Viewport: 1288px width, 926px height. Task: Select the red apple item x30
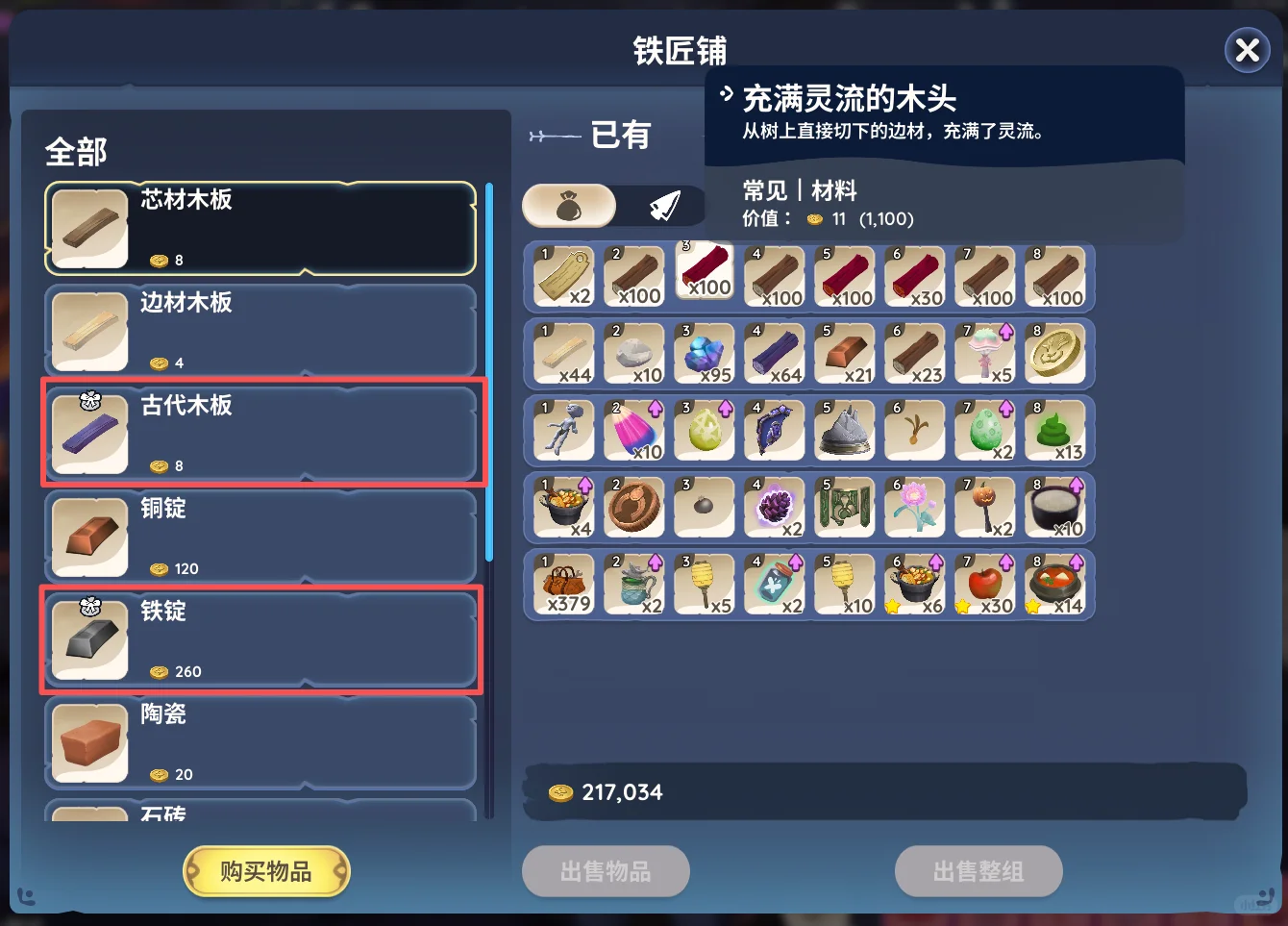tap(985, 584)
